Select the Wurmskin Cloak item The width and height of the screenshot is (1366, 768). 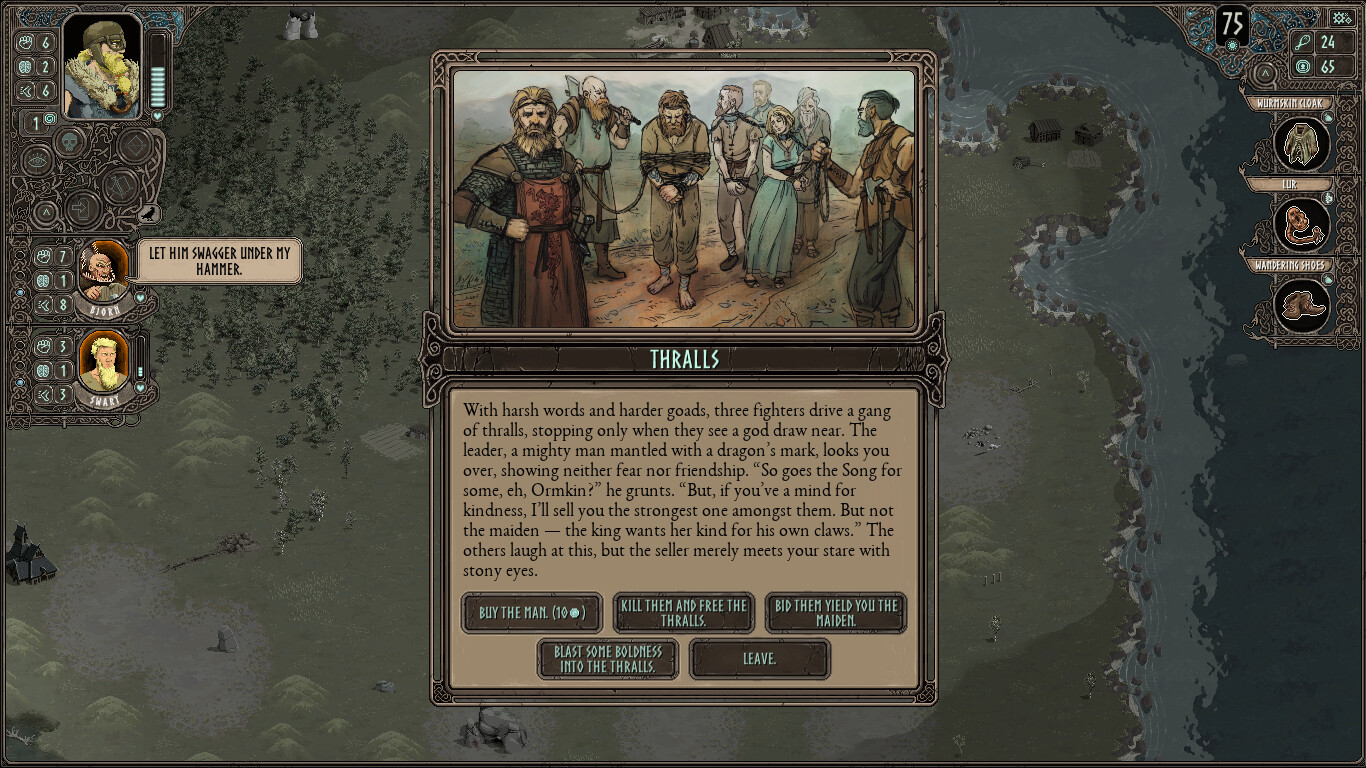click(x=1301, y=144)
